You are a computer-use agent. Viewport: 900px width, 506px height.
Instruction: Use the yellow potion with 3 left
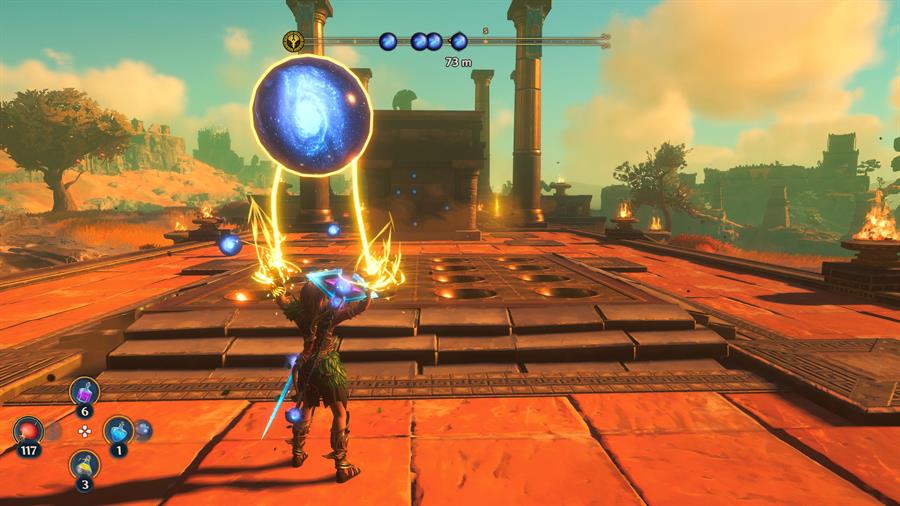coord(84,464)
